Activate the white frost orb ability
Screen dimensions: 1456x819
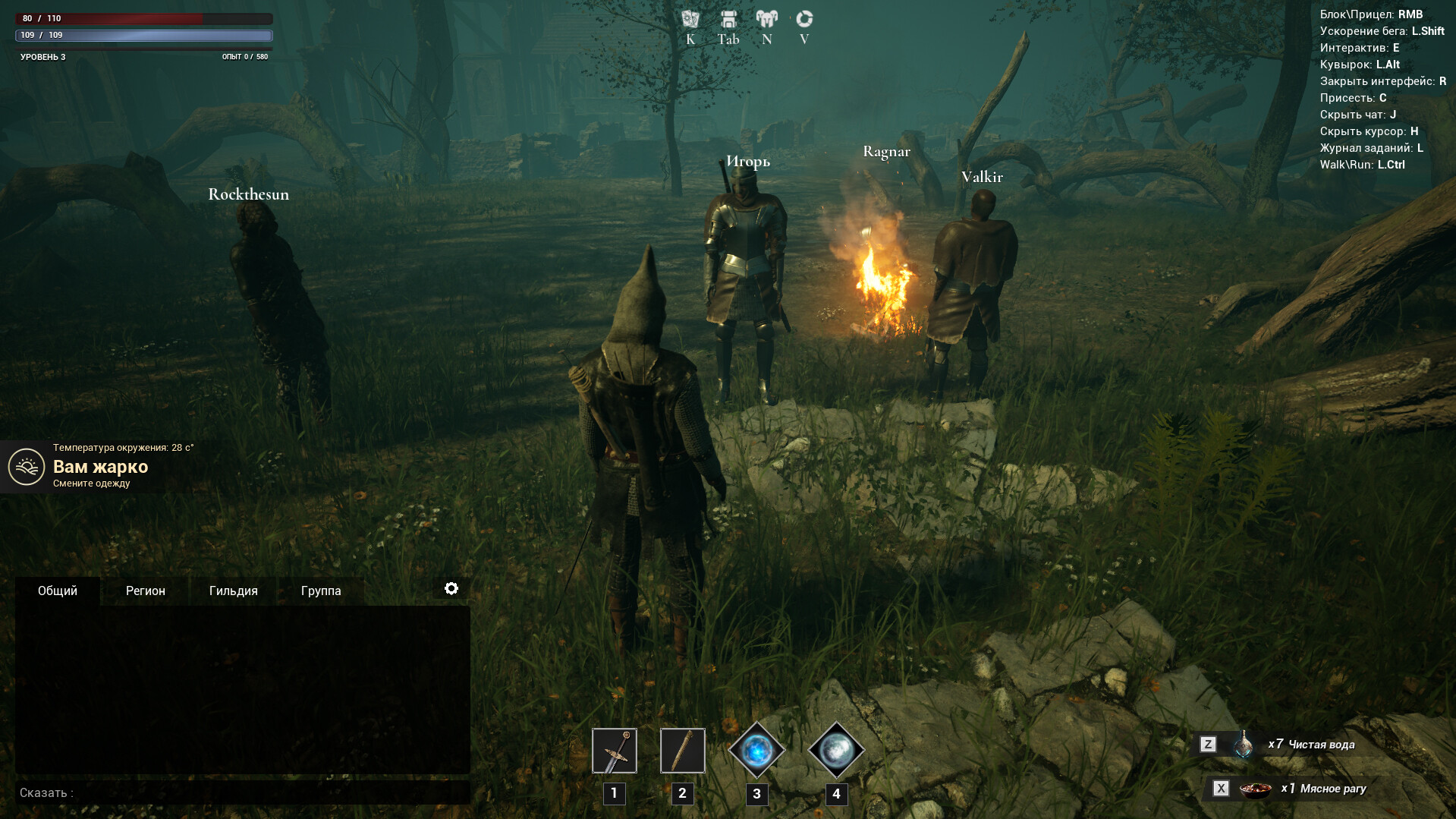(836, 751)
